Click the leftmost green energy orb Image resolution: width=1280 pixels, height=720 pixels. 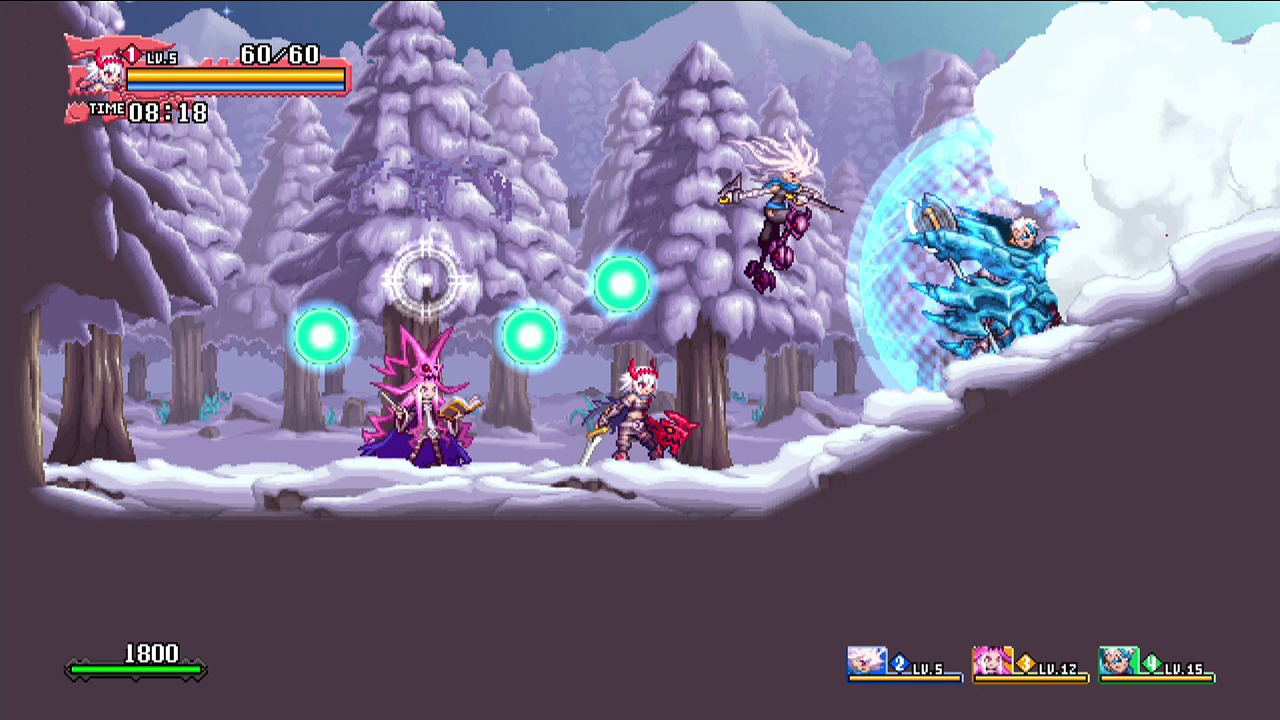(322, 335)
